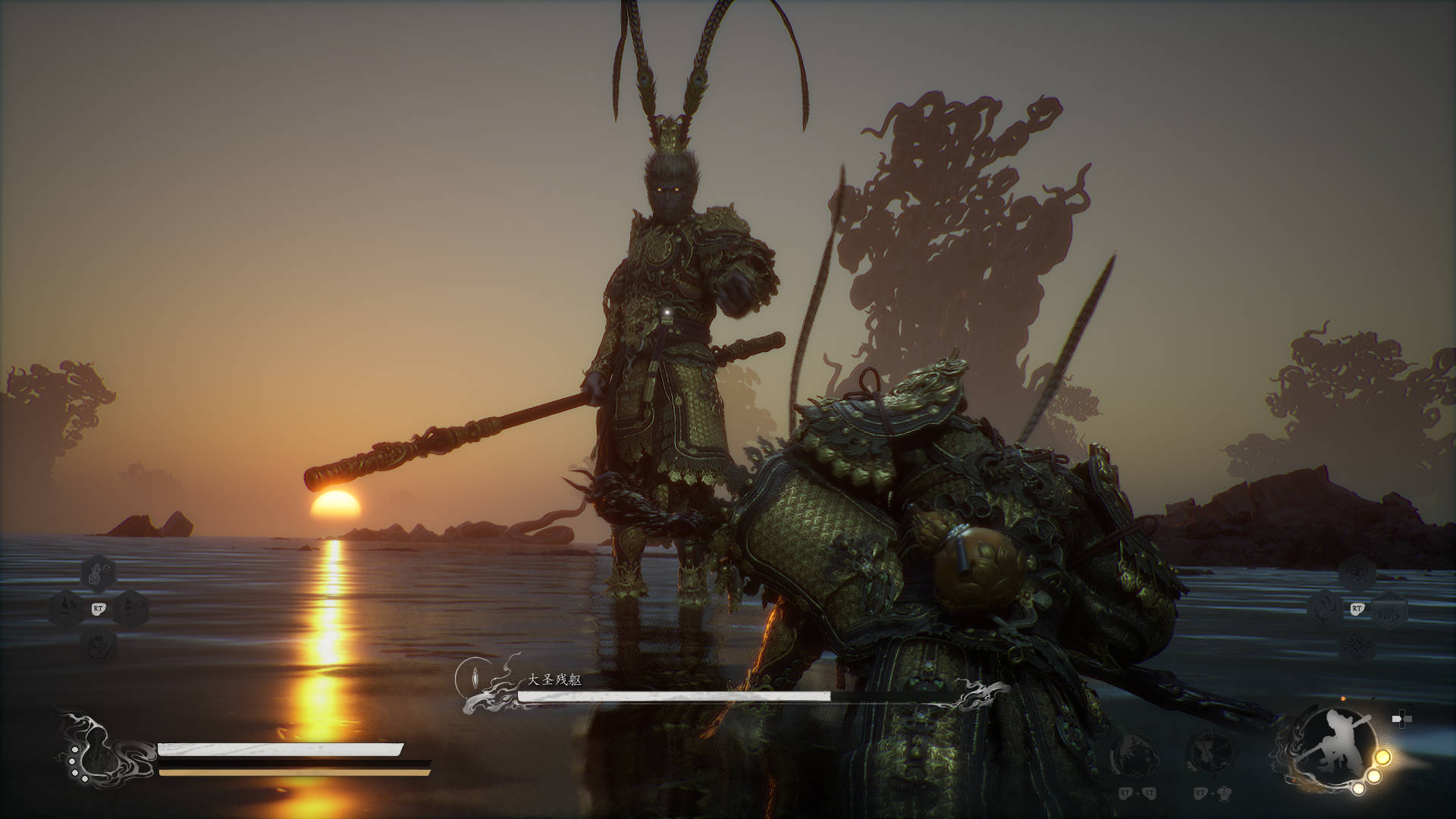Activate the top spell hexagon in left cluster
The width and height of the screenshot is (1456, 819).
pos(98,573)
